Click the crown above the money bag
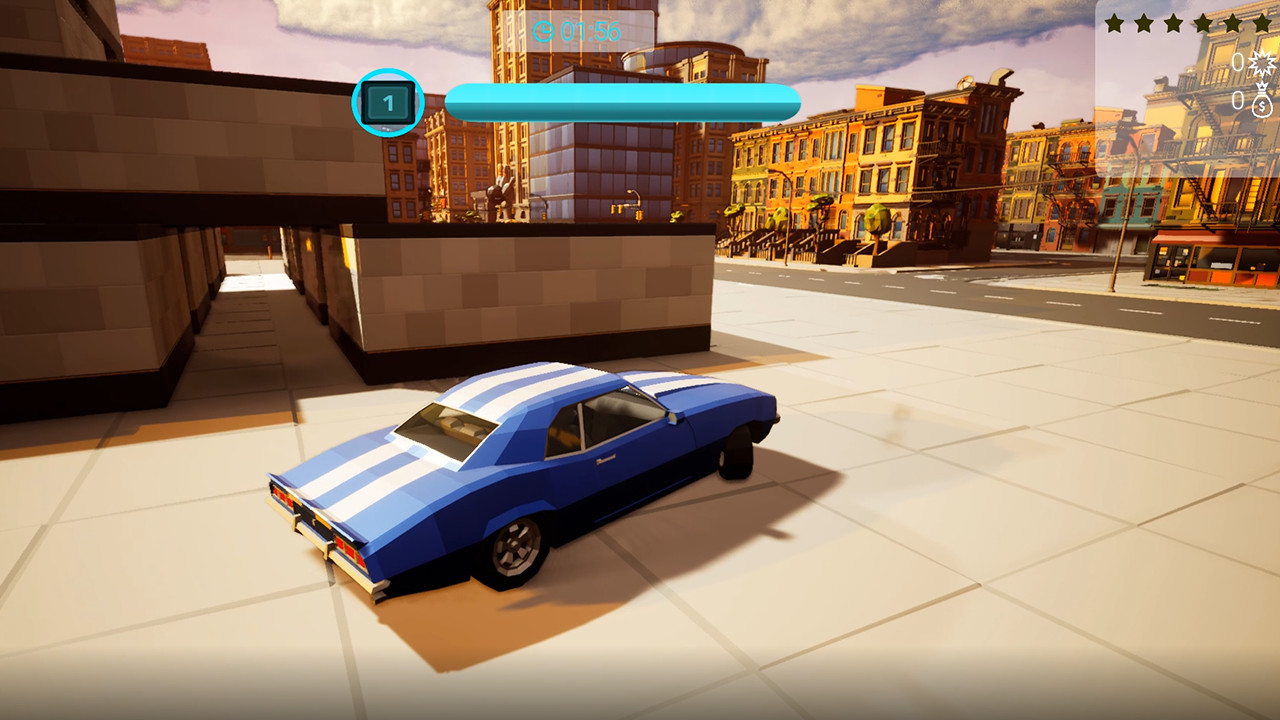The height and width of the screenshot is (720, 1280). click(1262, 86)
